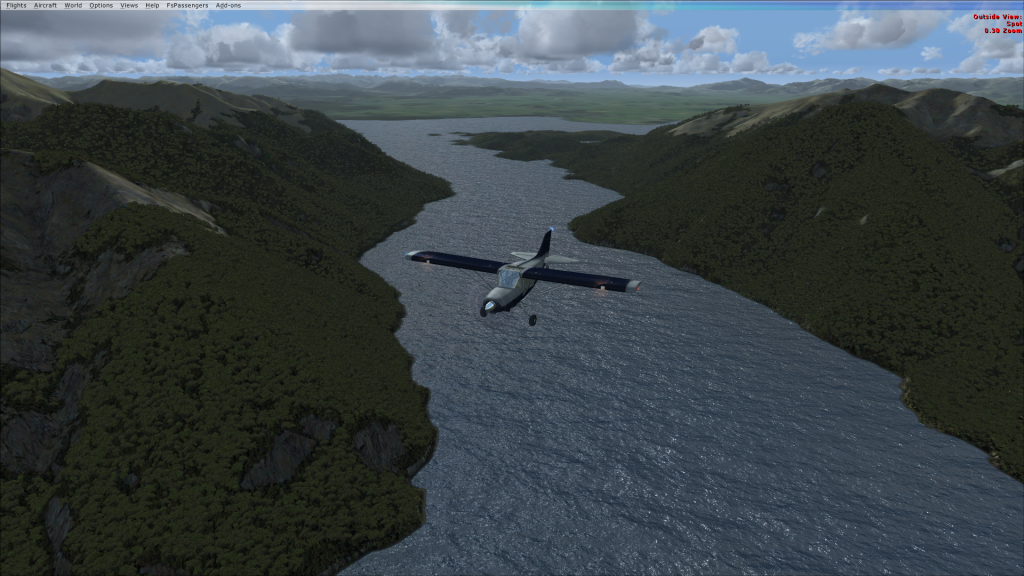Viewport: 1024px width, 576px height.
Task: Open the Views menu
Action: [x=129, y=5]
